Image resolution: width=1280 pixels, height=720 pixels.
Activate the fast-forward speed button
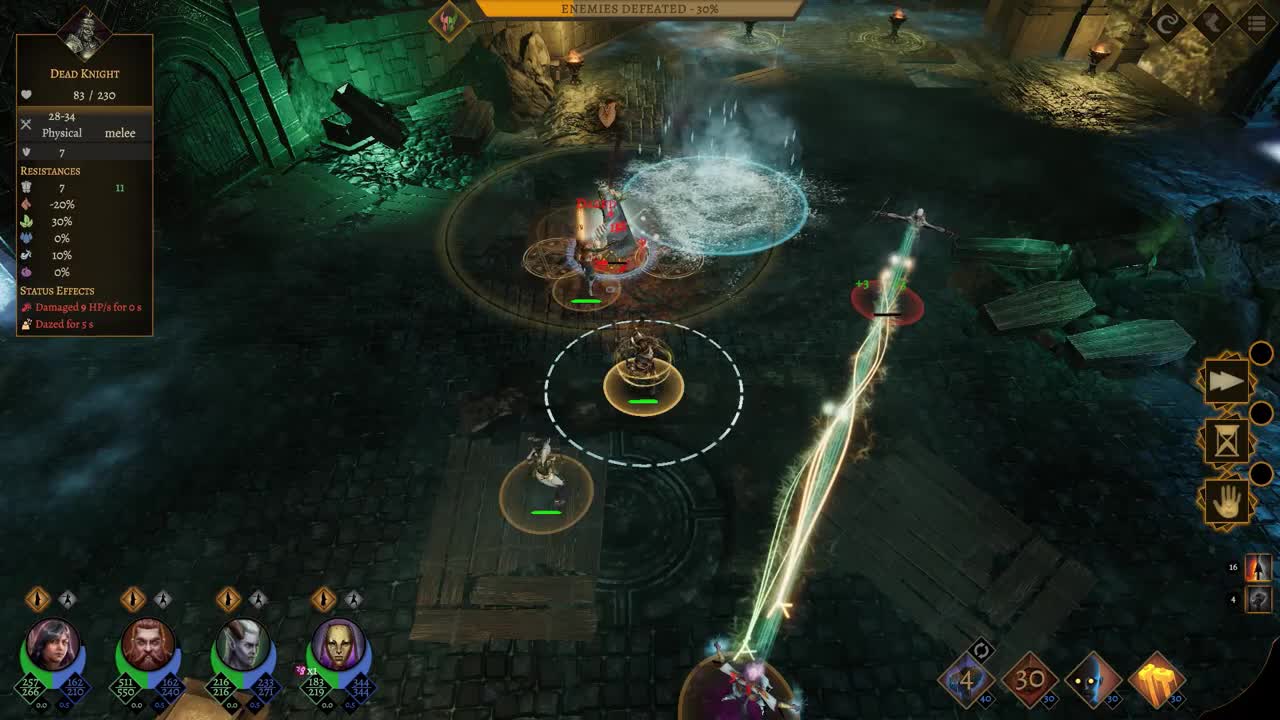(1227, 380)
